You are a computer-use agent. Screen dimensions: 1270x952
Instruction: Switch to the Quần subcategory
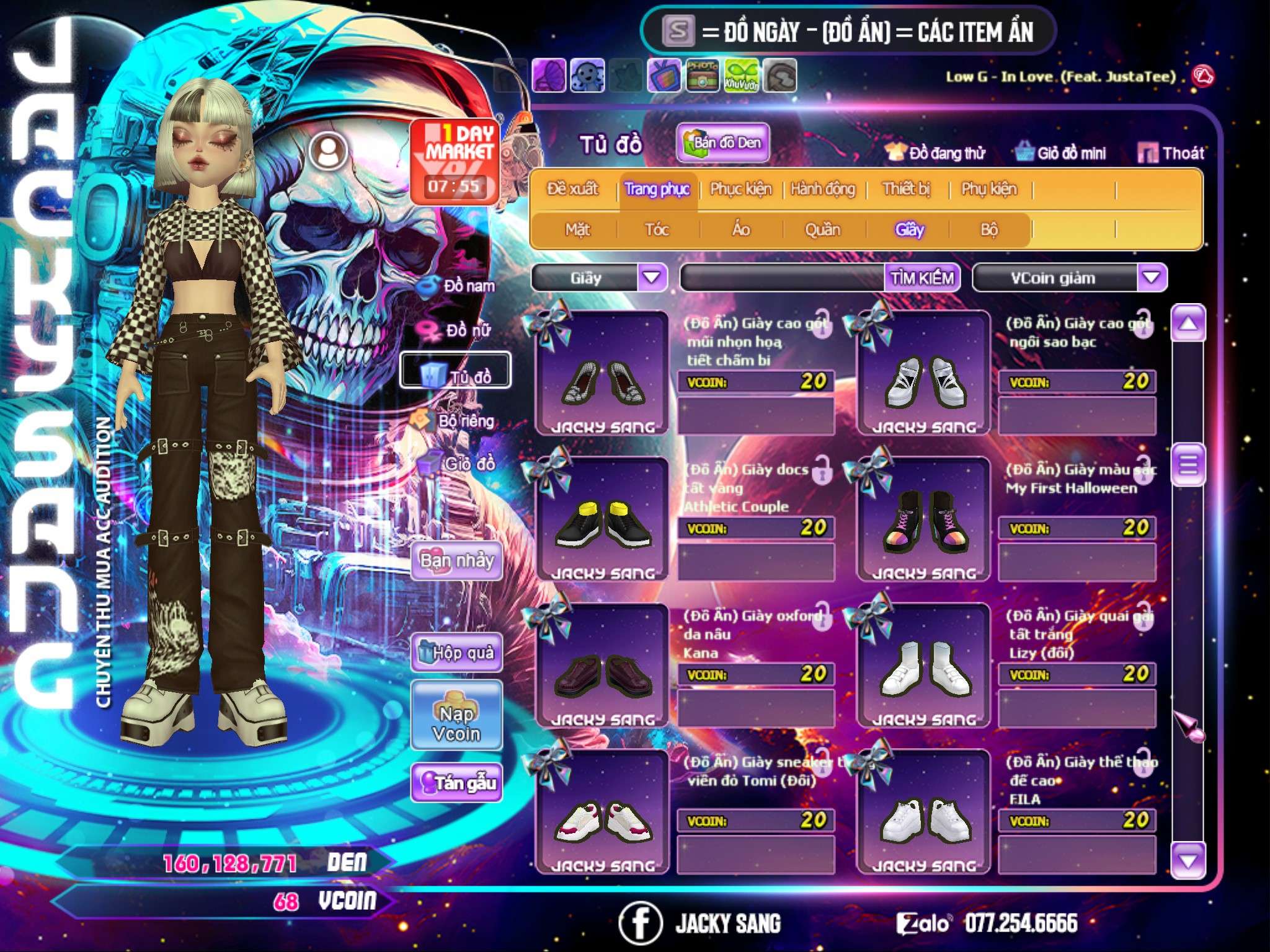[x=823, y=230]
